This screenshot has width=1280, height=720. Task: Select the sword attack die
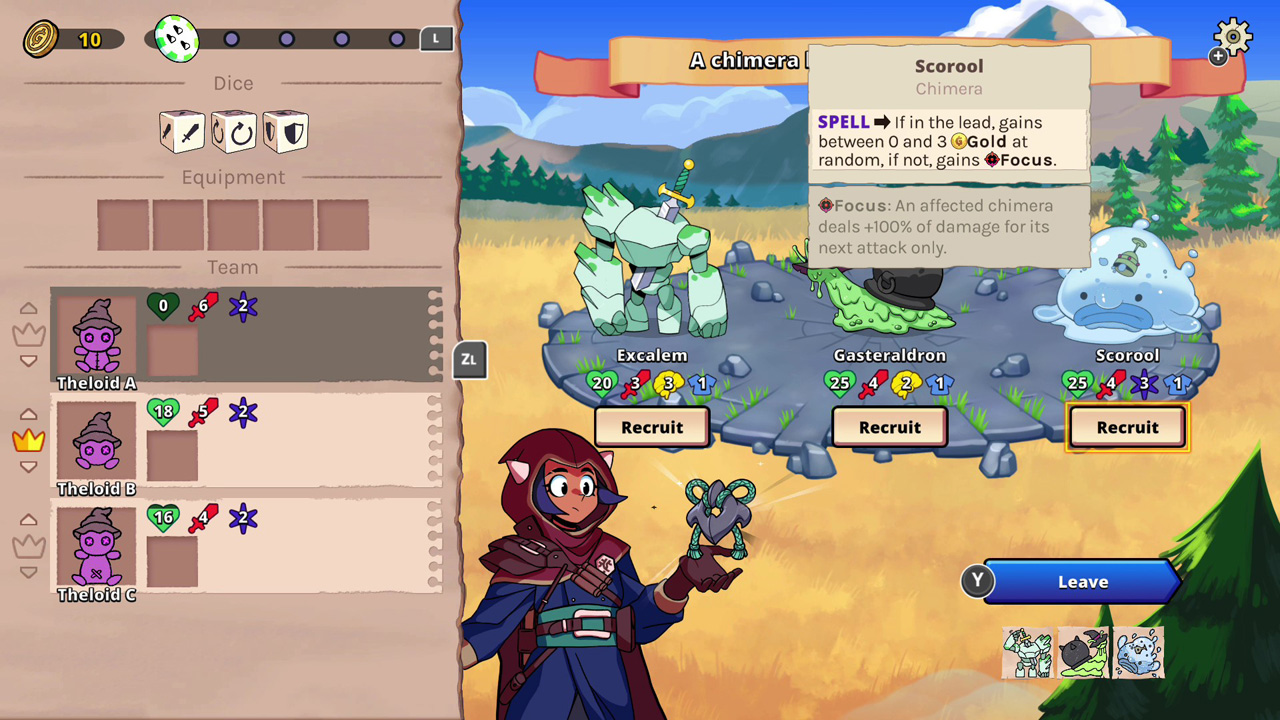tap(181, 131)
